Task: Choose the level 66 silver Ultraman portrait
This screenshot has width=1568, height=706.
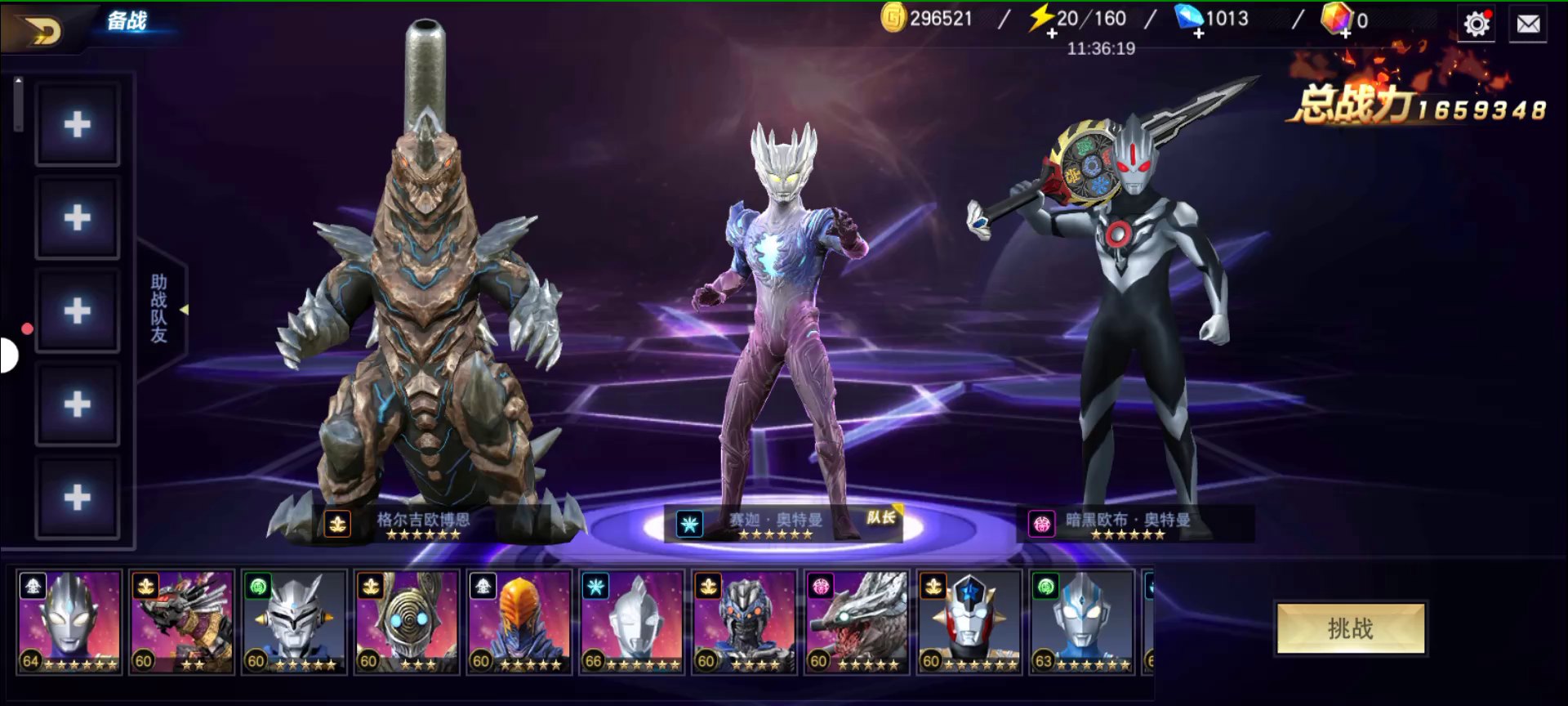Action: [x=631, y=622]
